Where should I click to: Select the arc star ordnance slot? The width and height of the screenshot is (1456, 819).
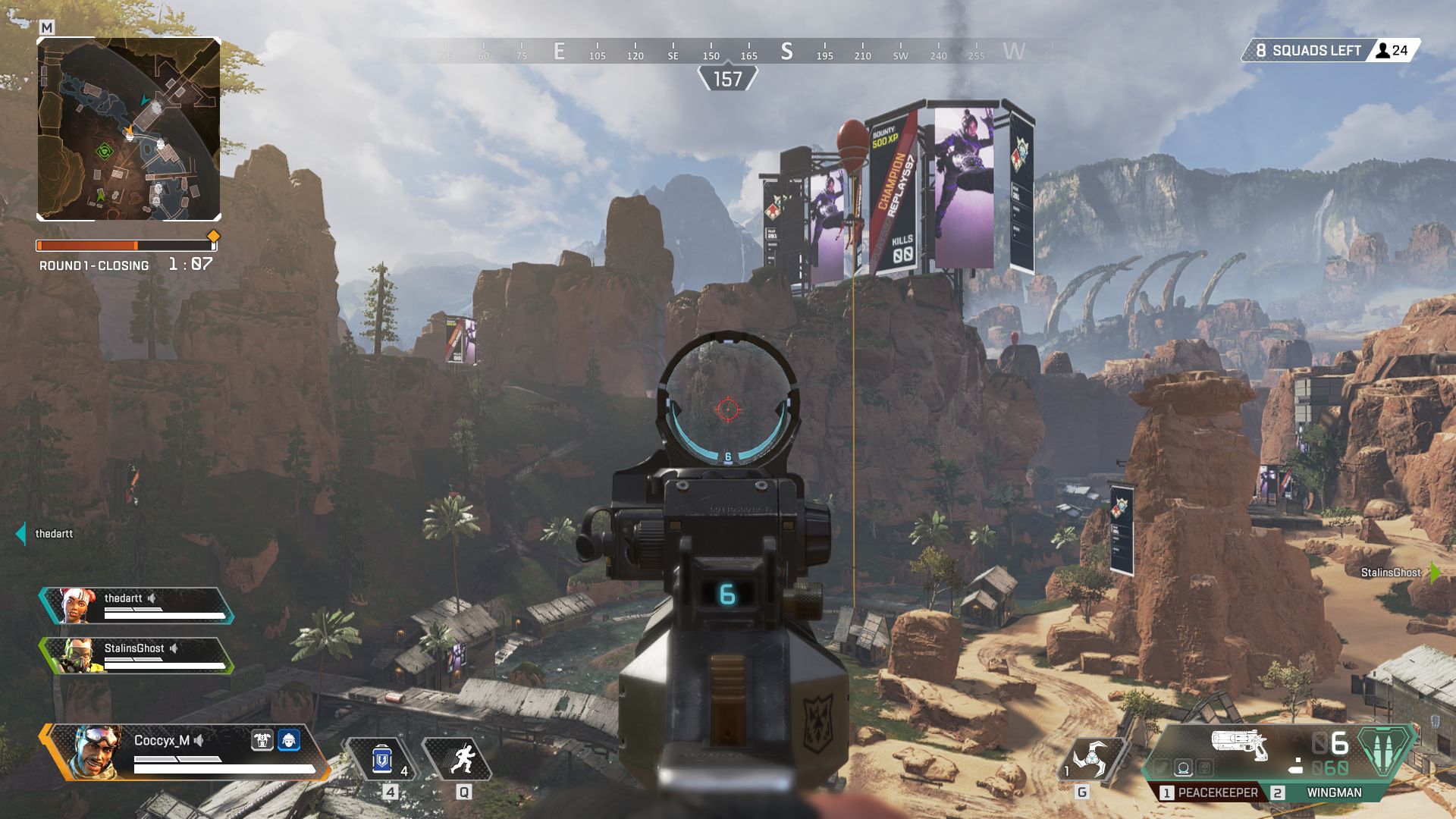(1091, 758)
